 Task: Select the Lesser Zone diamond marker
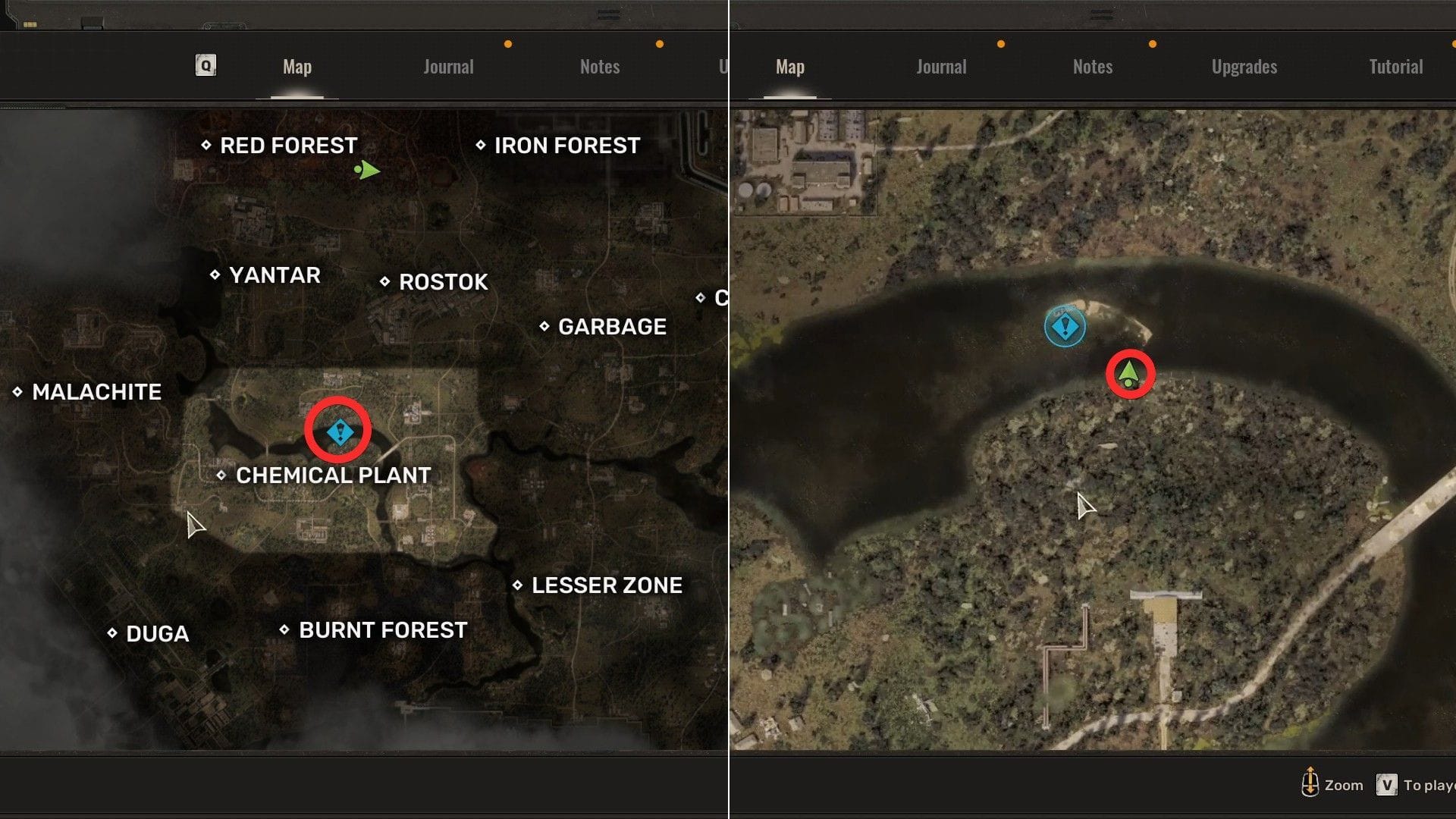[x=519, y=585]
